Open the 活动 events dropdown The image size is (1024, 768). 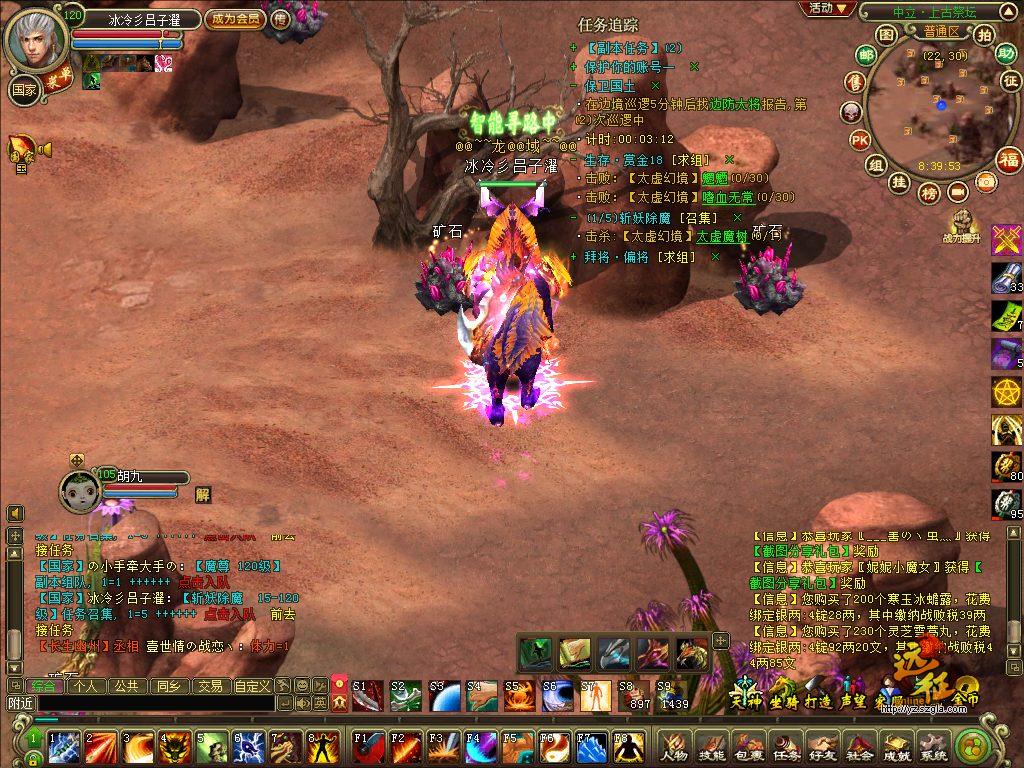coord(827,9)
